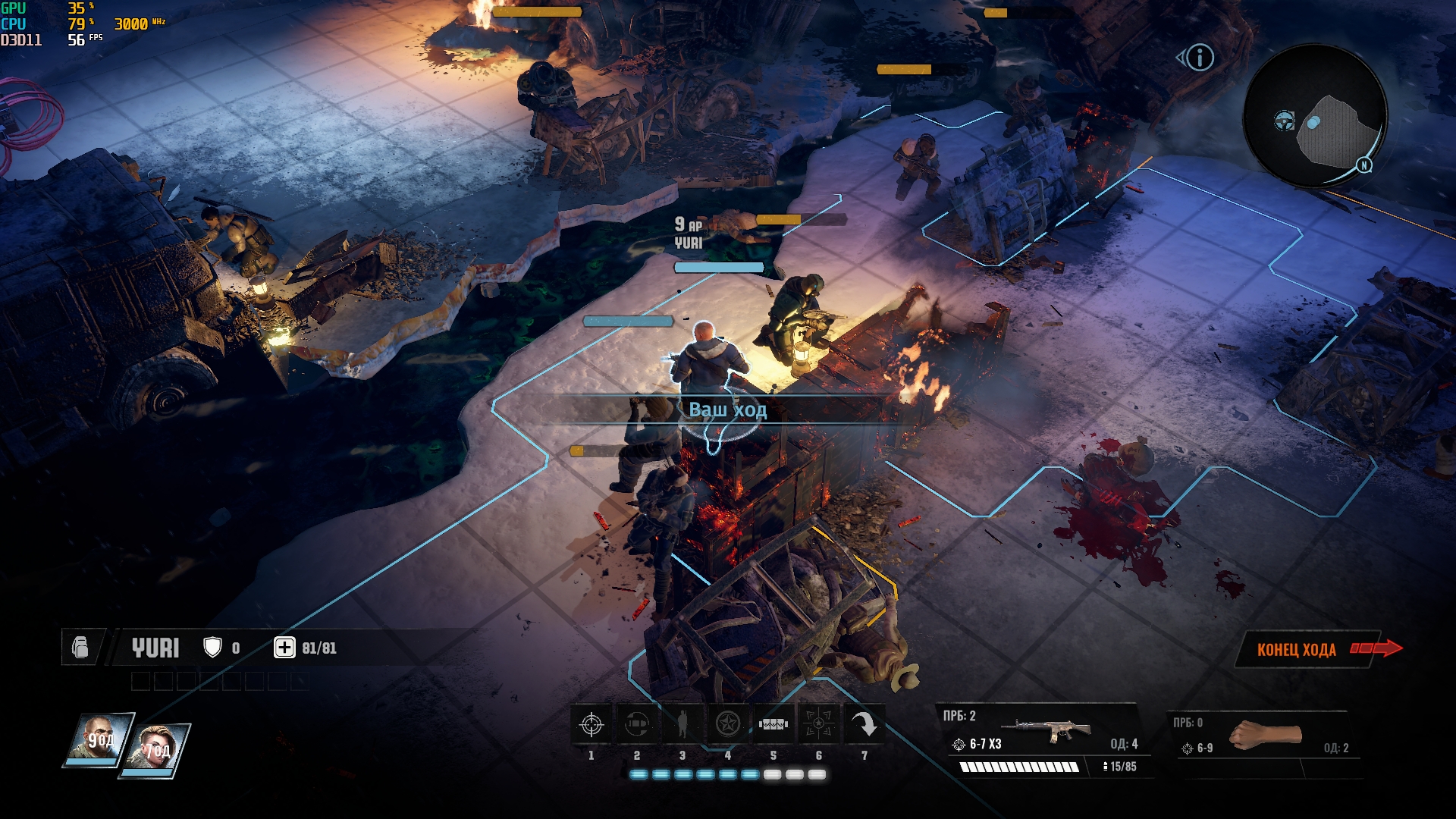1456x819 pixels.
Task: Switch to the bare fist weapon
Action: pos(1264,736)
